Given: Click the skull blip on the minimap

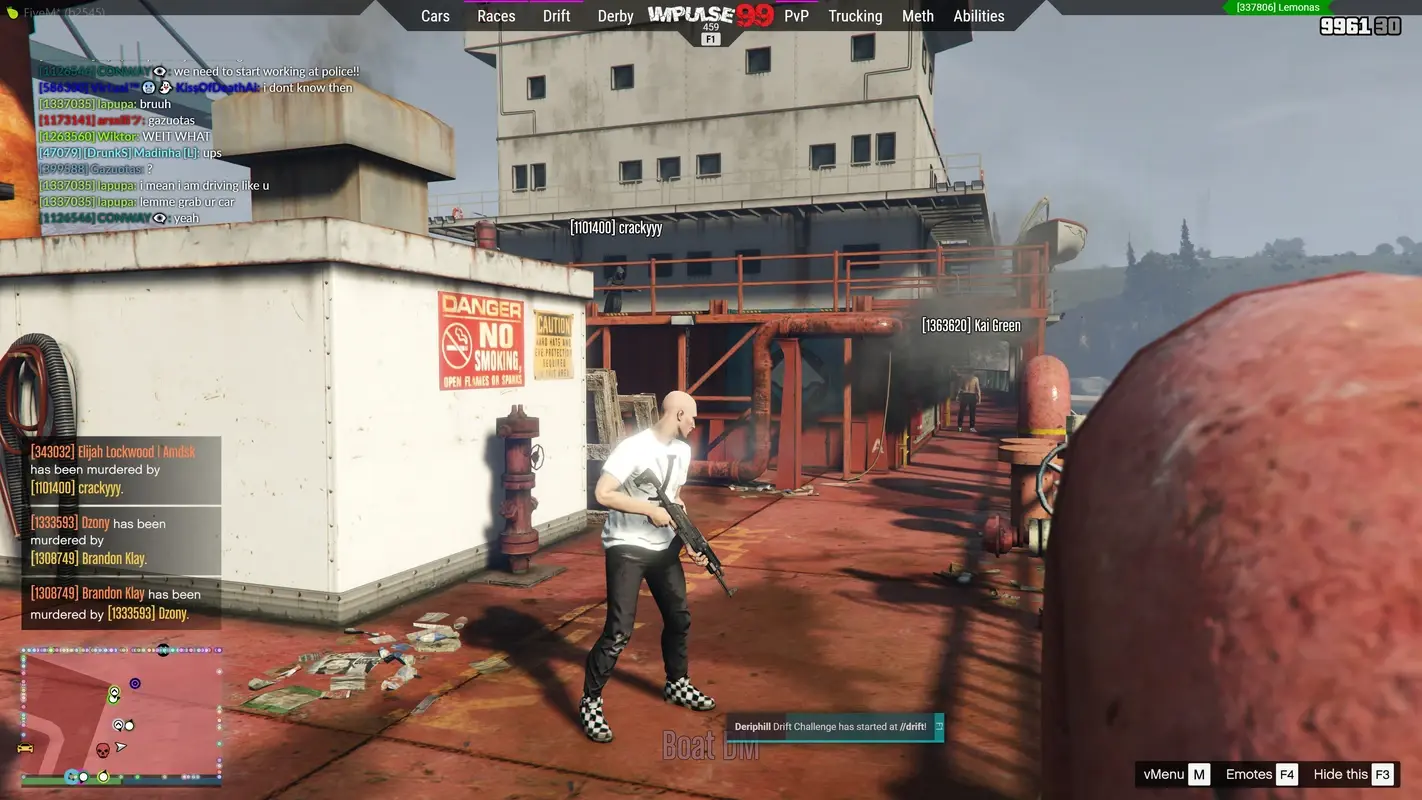Looking at the screenshot, I should 103,749.
